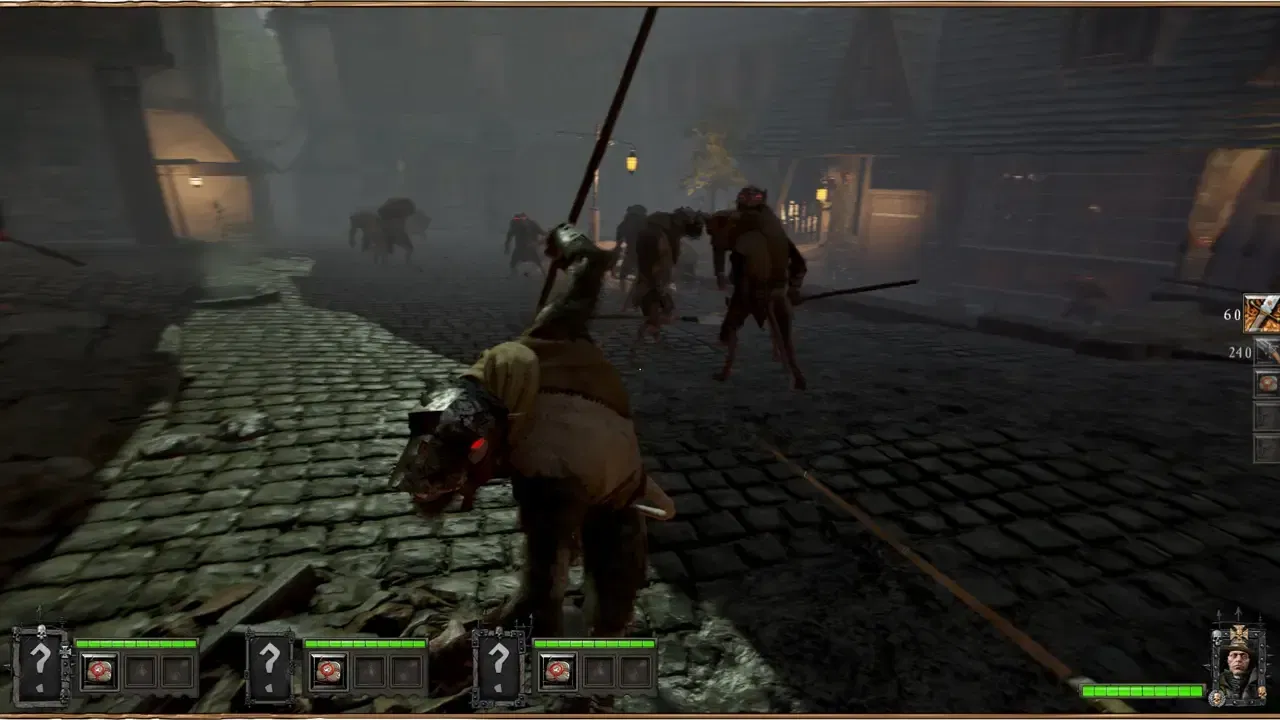The height and width of the screenshot is (720, 1280).
Task: Click the player's green health bar
Action: point(1140,690)
